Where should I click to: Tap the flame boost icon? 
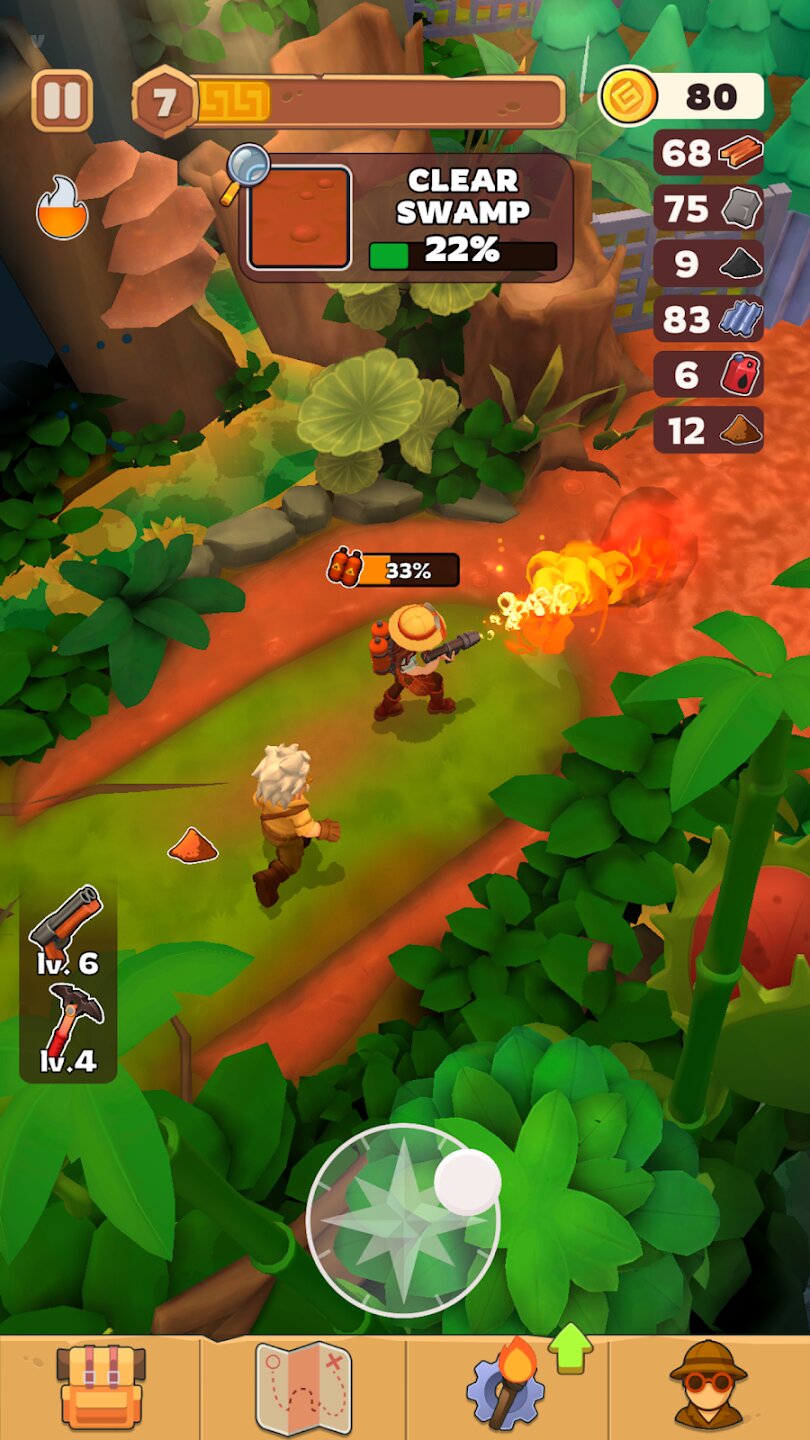(x=62, y=208)
